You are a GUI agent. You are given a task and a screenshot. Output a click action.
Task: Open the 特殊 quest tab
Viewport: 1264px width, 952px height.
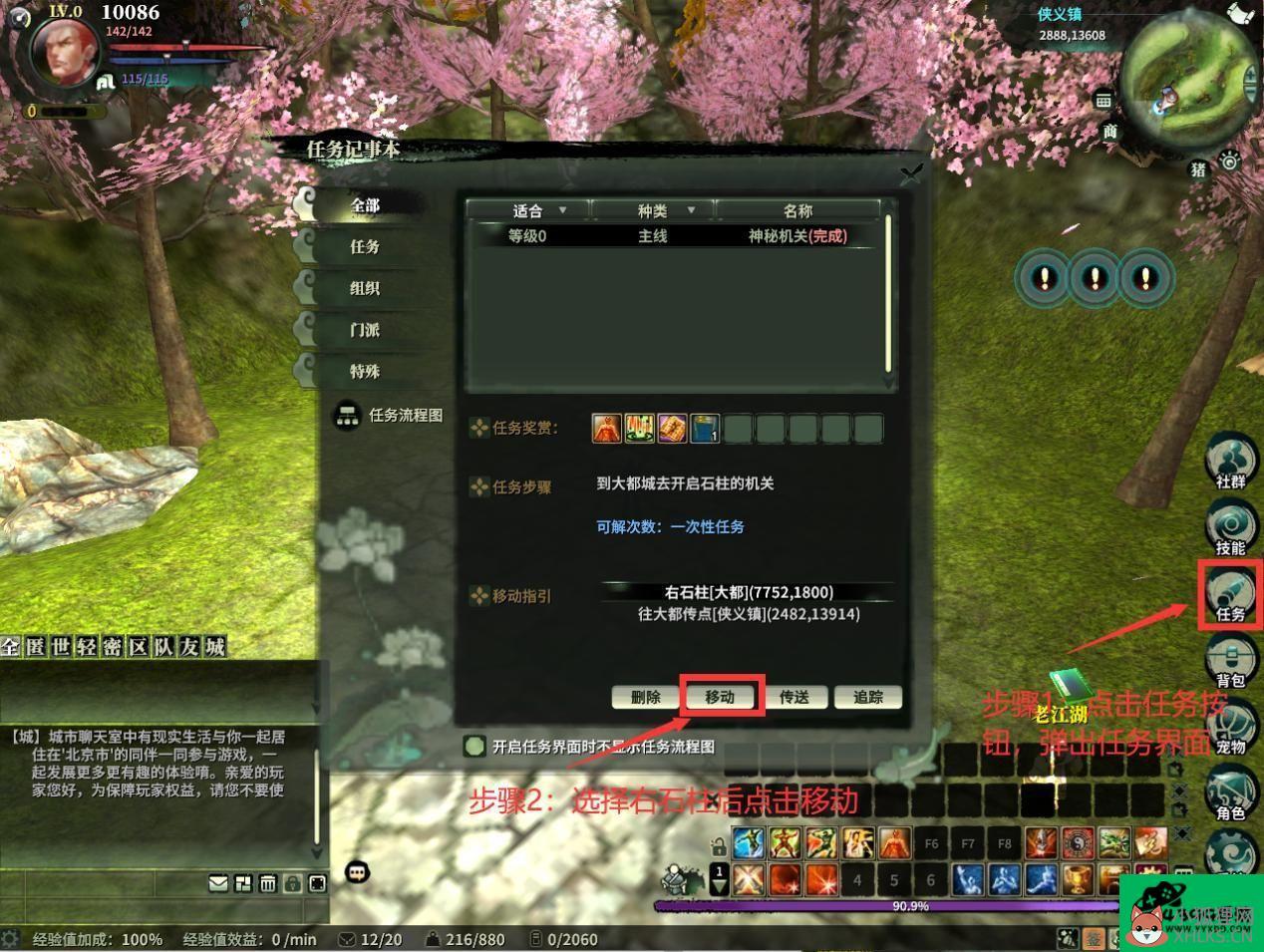(x=365, y=372)
